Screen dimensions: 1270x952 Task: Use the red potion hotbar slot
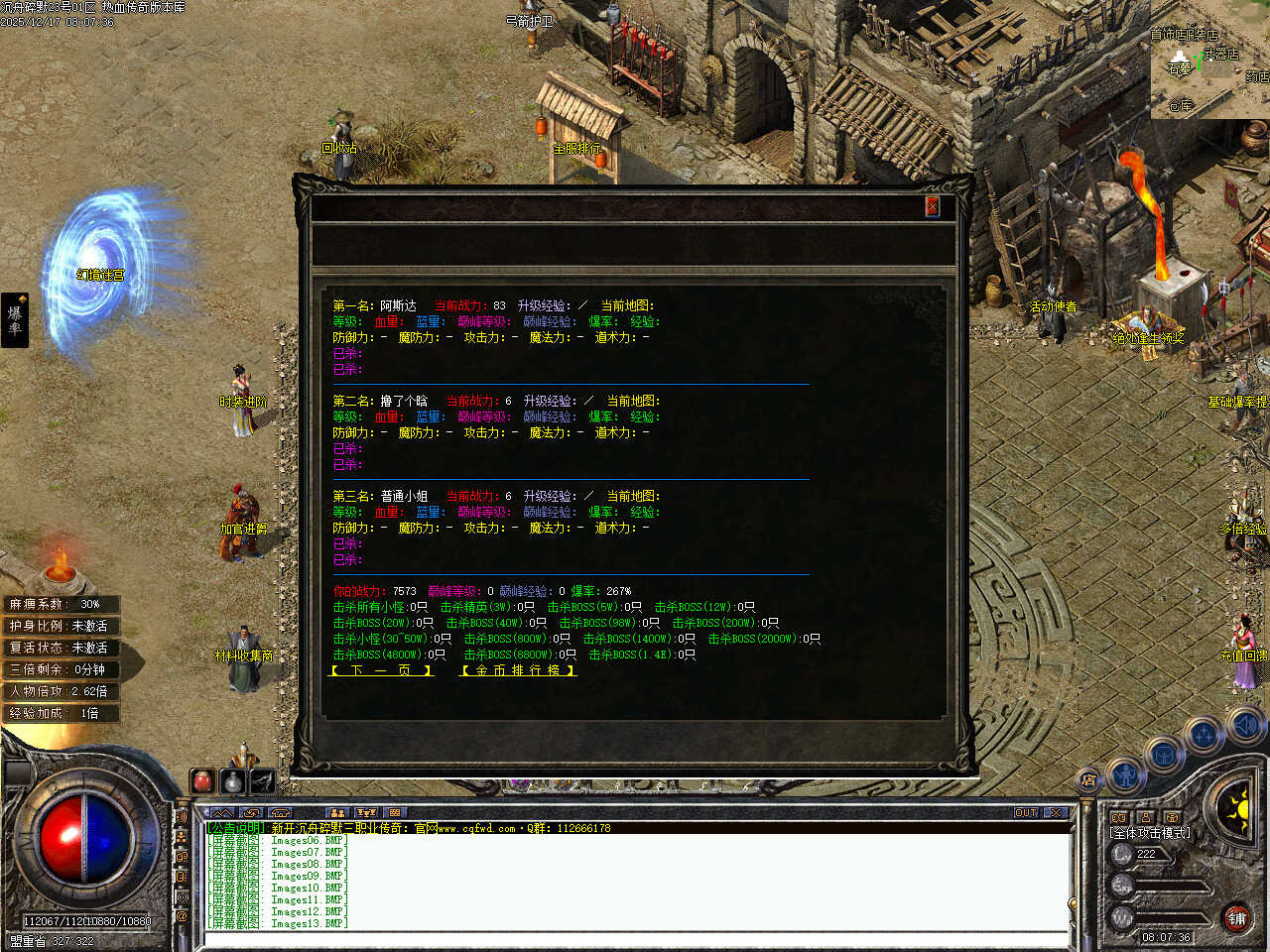[x=203, y=781]
